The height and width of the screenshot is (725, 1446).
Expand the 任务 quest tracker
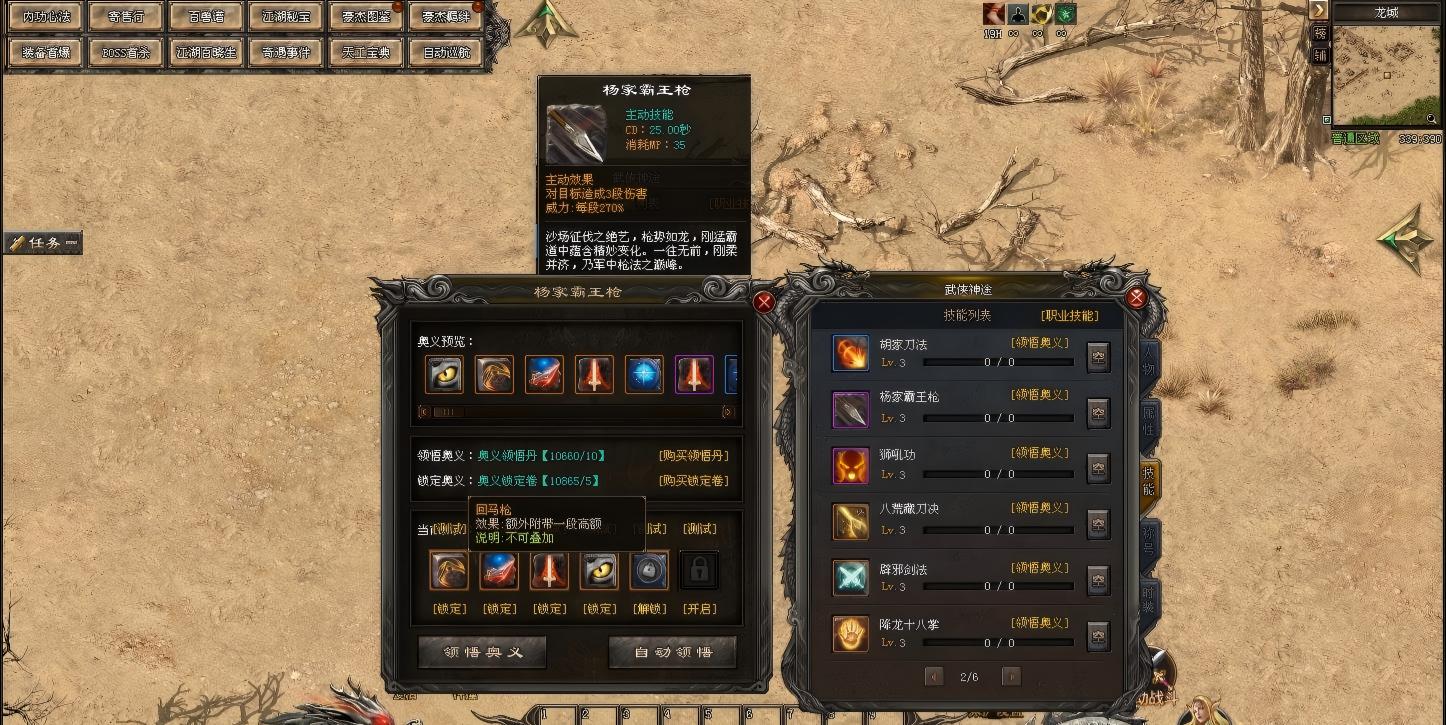[x=42, y=243]
